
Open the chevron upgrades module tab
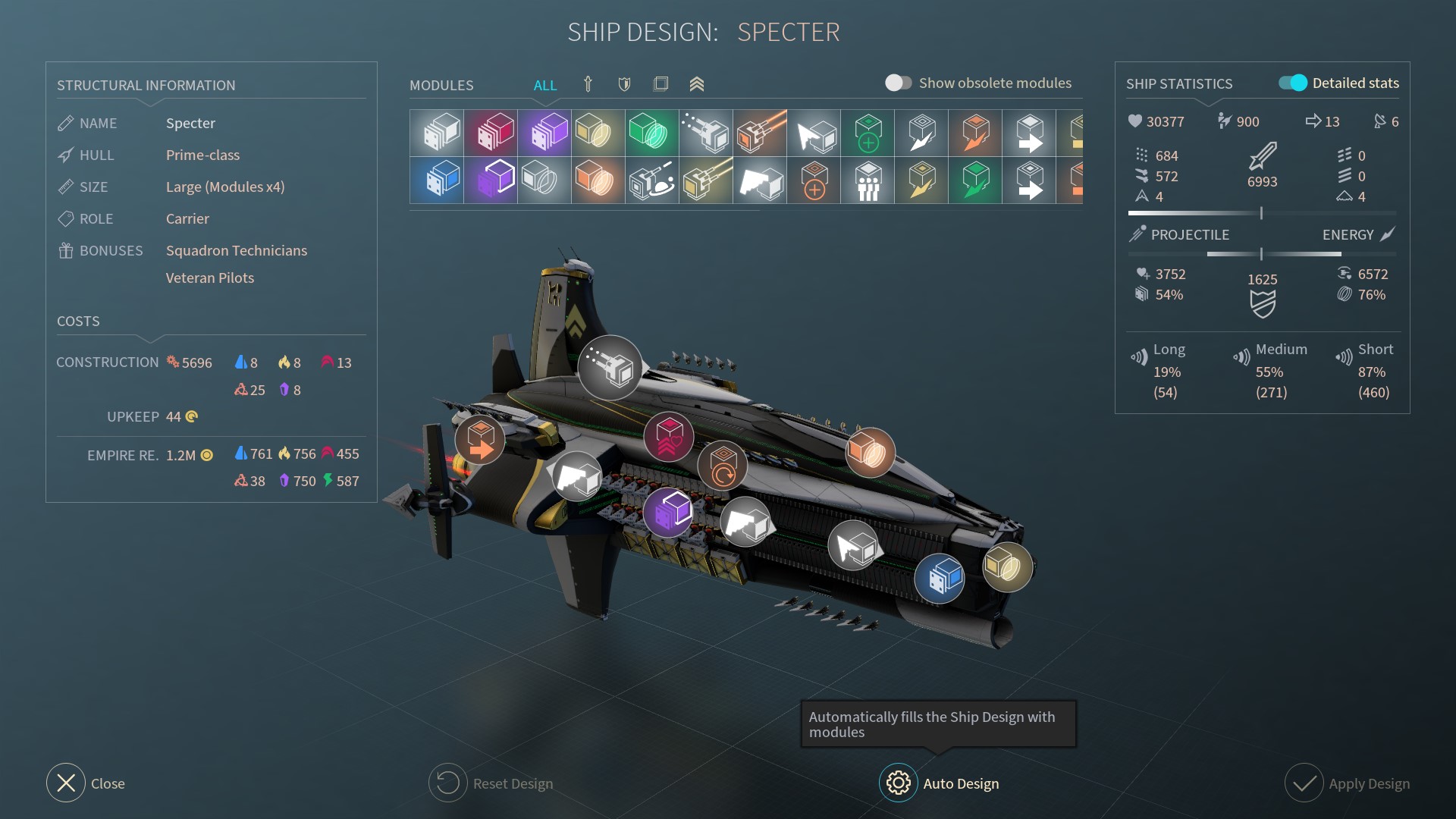697,84
